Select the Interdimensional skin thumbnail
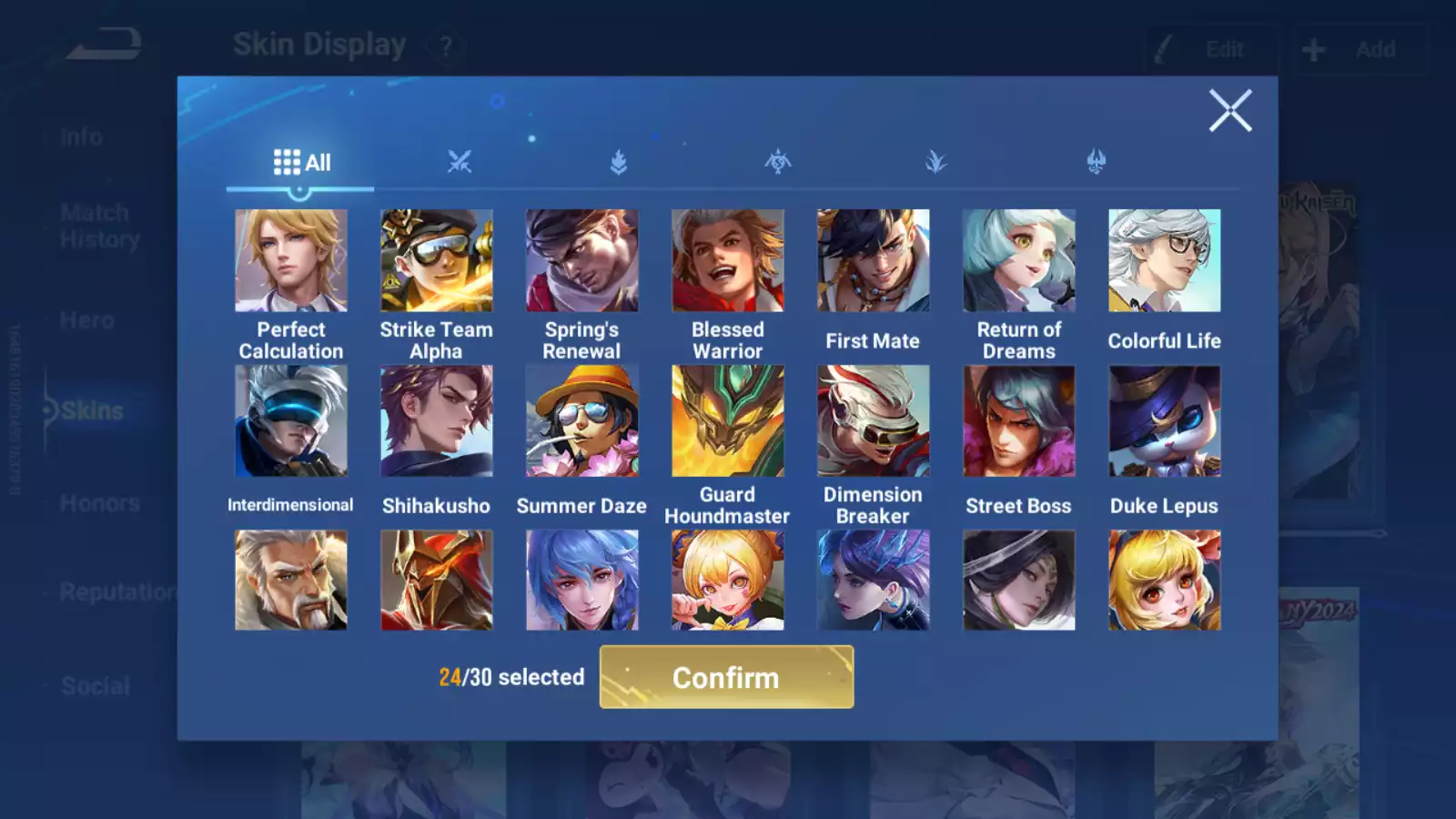 [290, 420]
